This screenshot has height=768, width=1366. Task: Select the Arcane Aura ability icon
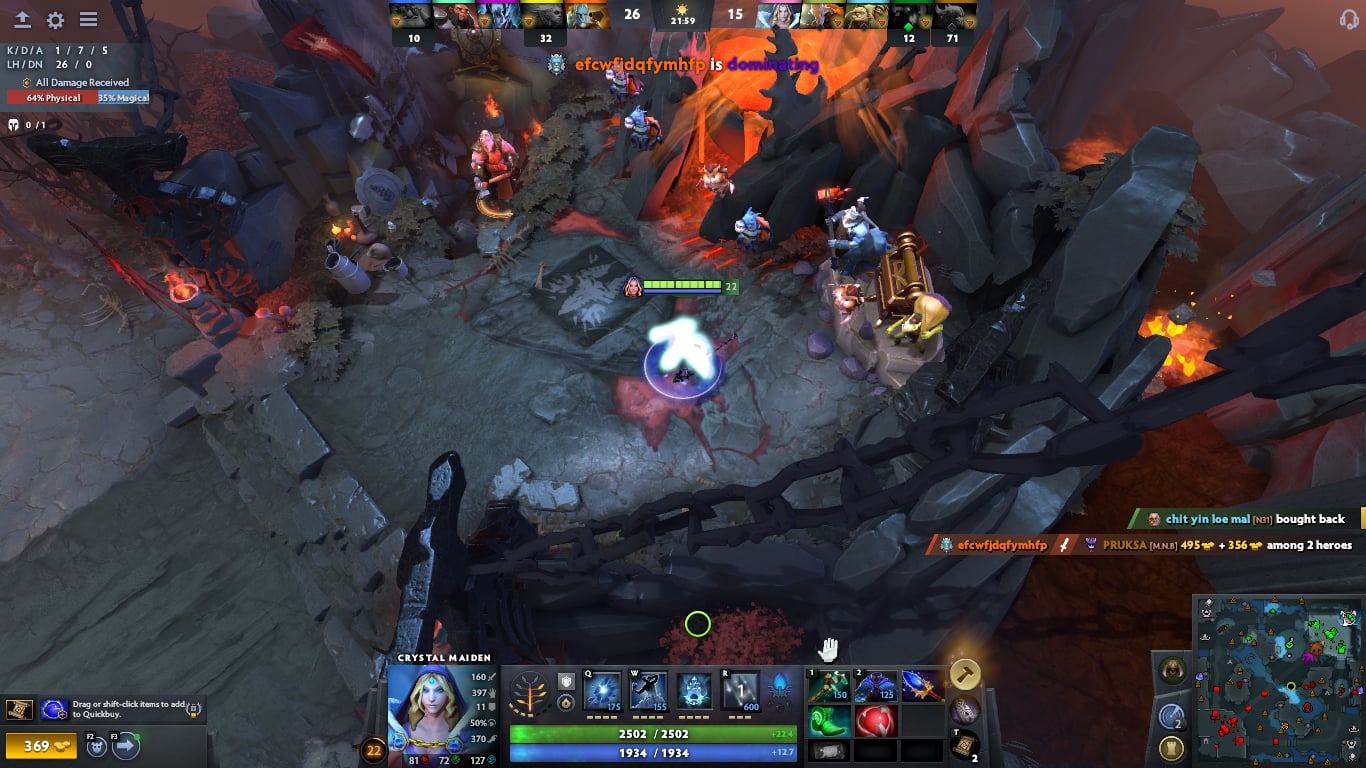694,692
